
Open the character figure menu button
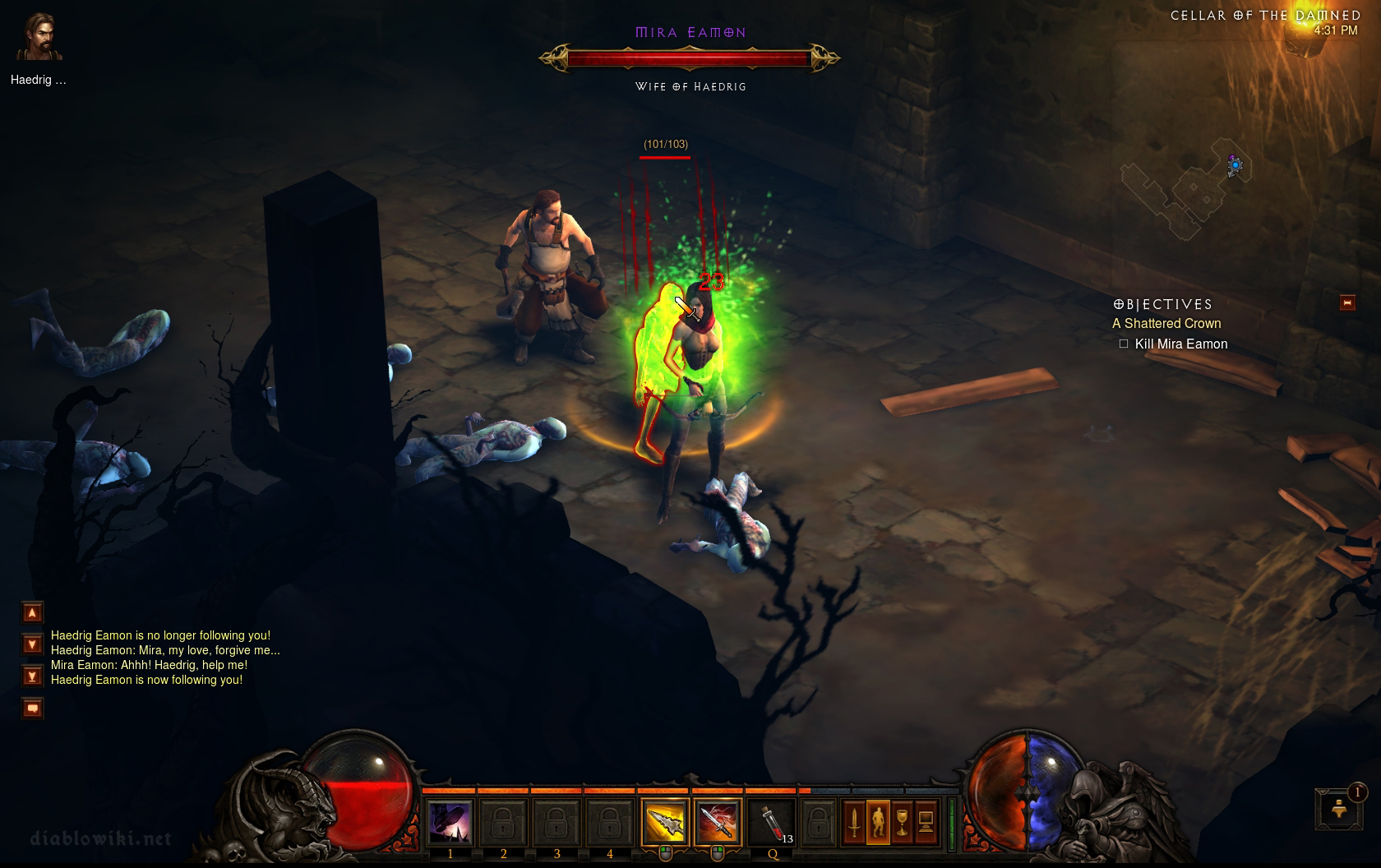coord(878,822)
